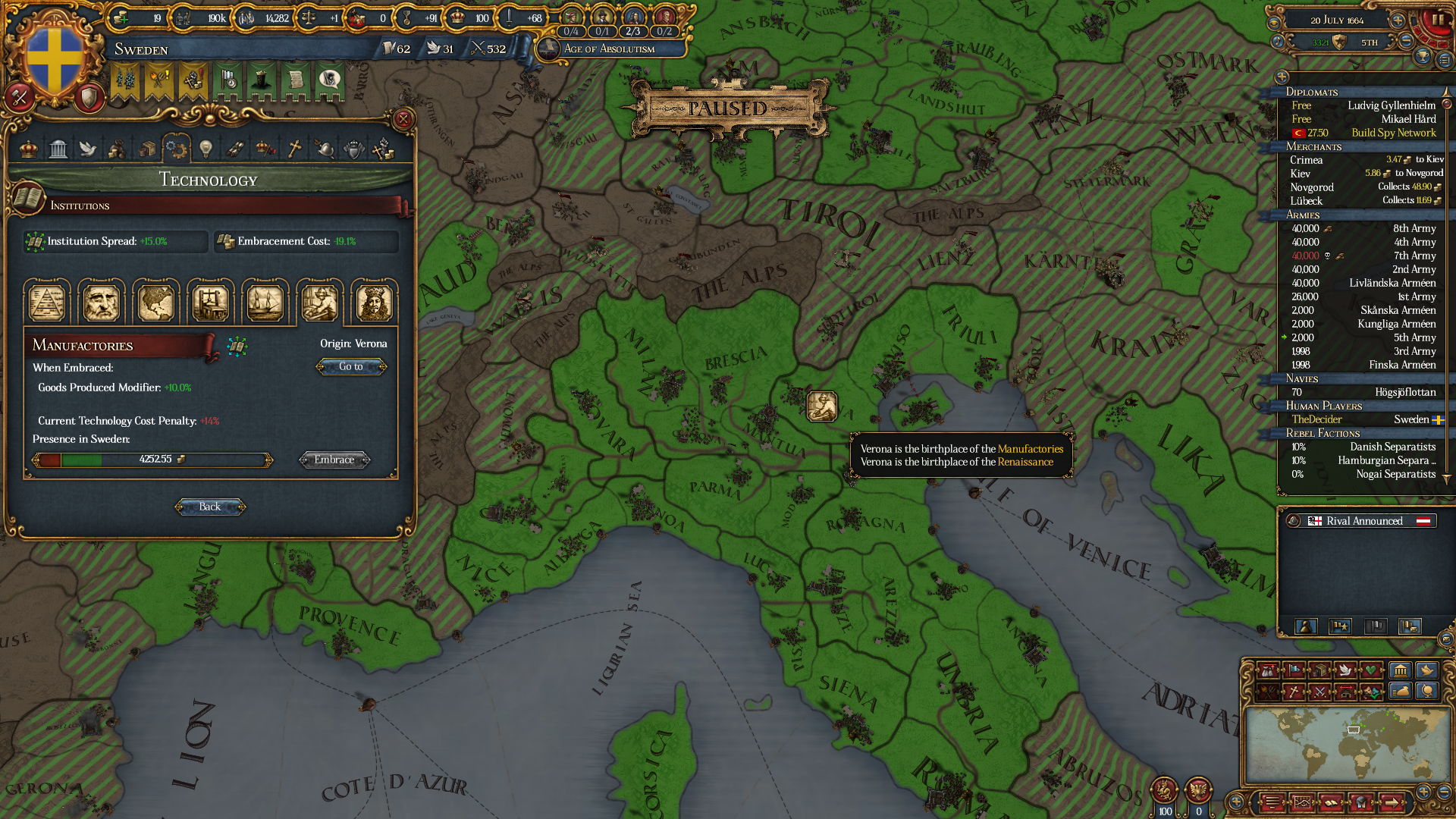Image resolution: width=1456 pixels, height=819 pixels.
Task: Switch to the Ideas lightbulb tab
Action: tap(206, 149)
